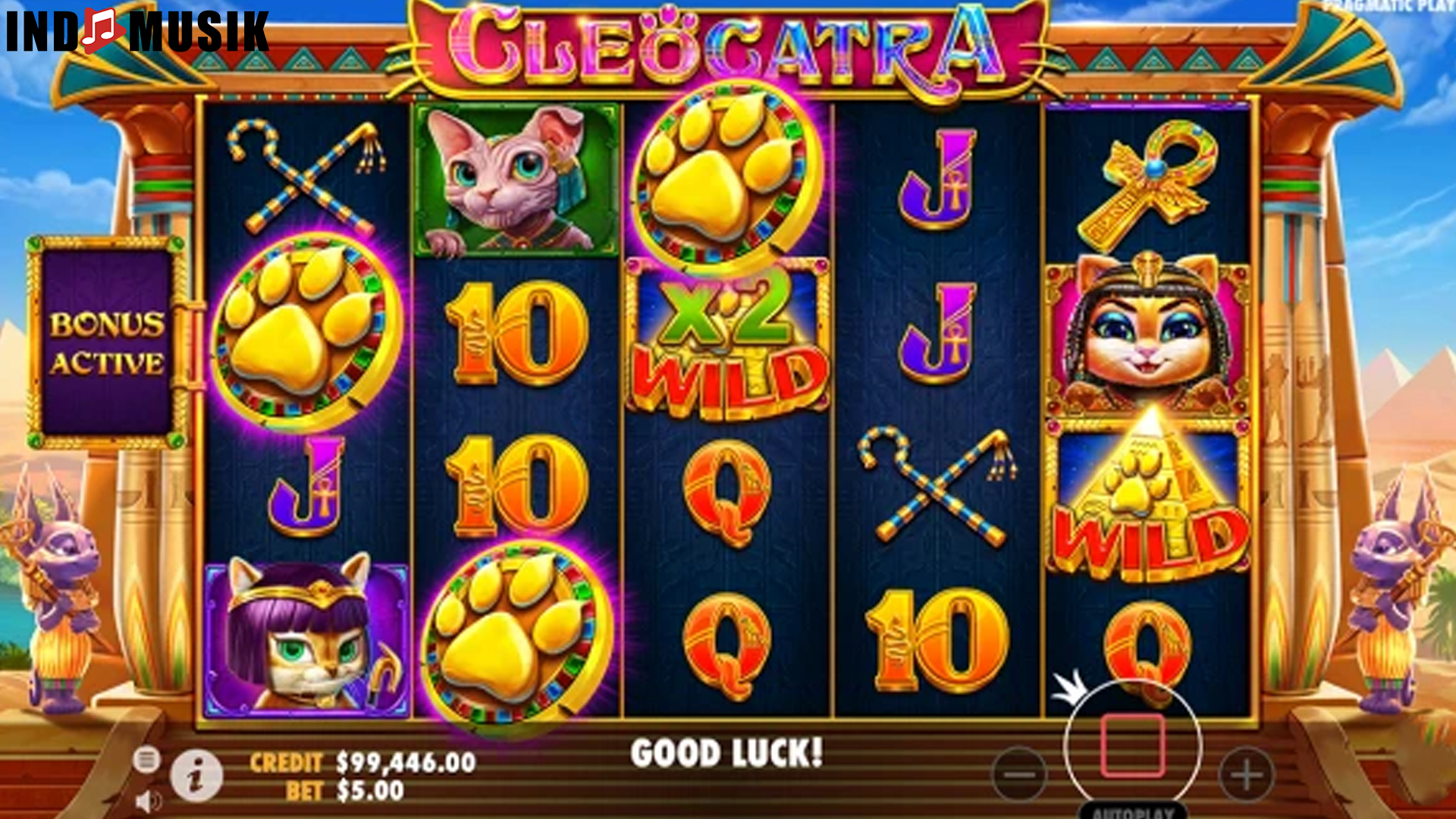Image resolution: width=1456 pixels, height=819 pixels.
Task: Click the IND MUSIK logo top left
Action: coord(135,32)
